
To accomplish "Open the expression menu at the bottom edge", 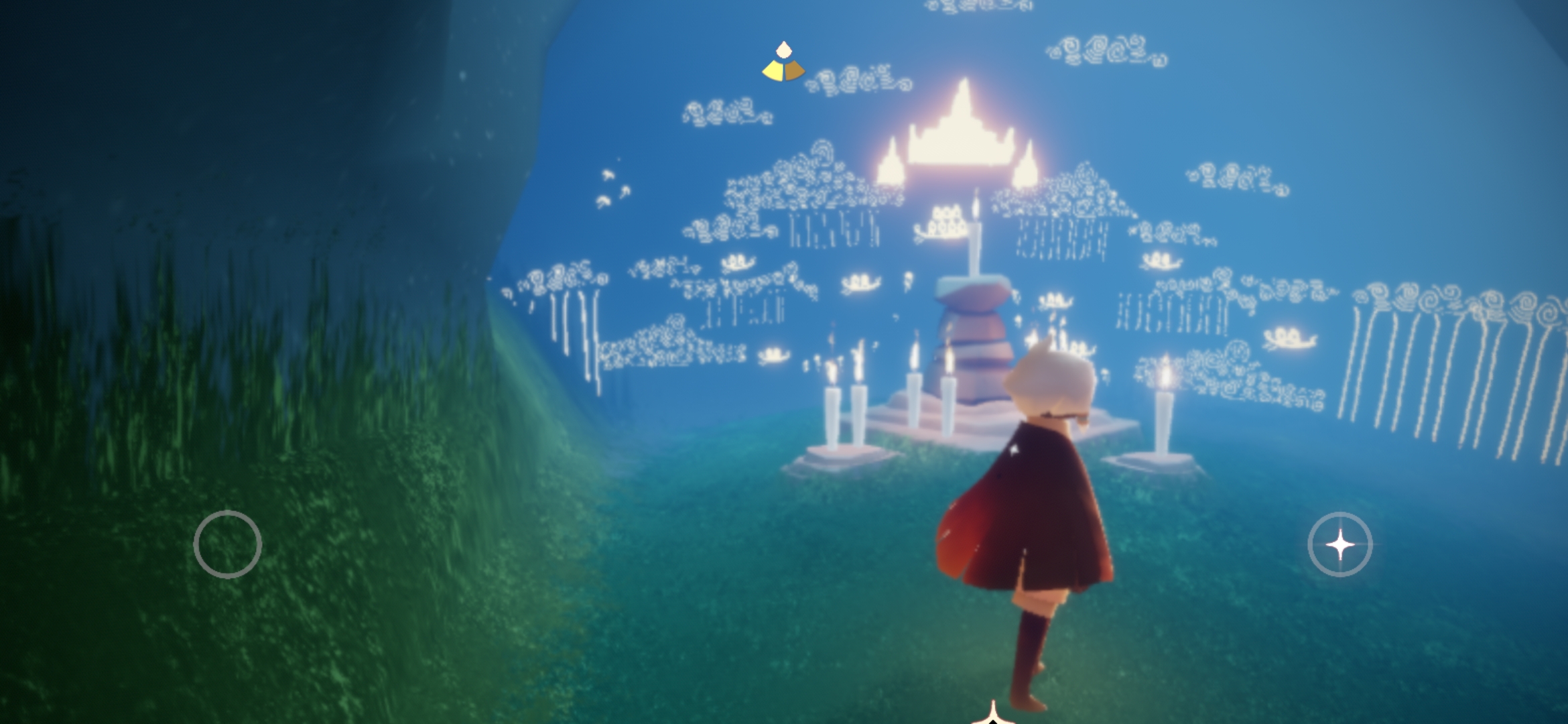I will pos(994,715).
